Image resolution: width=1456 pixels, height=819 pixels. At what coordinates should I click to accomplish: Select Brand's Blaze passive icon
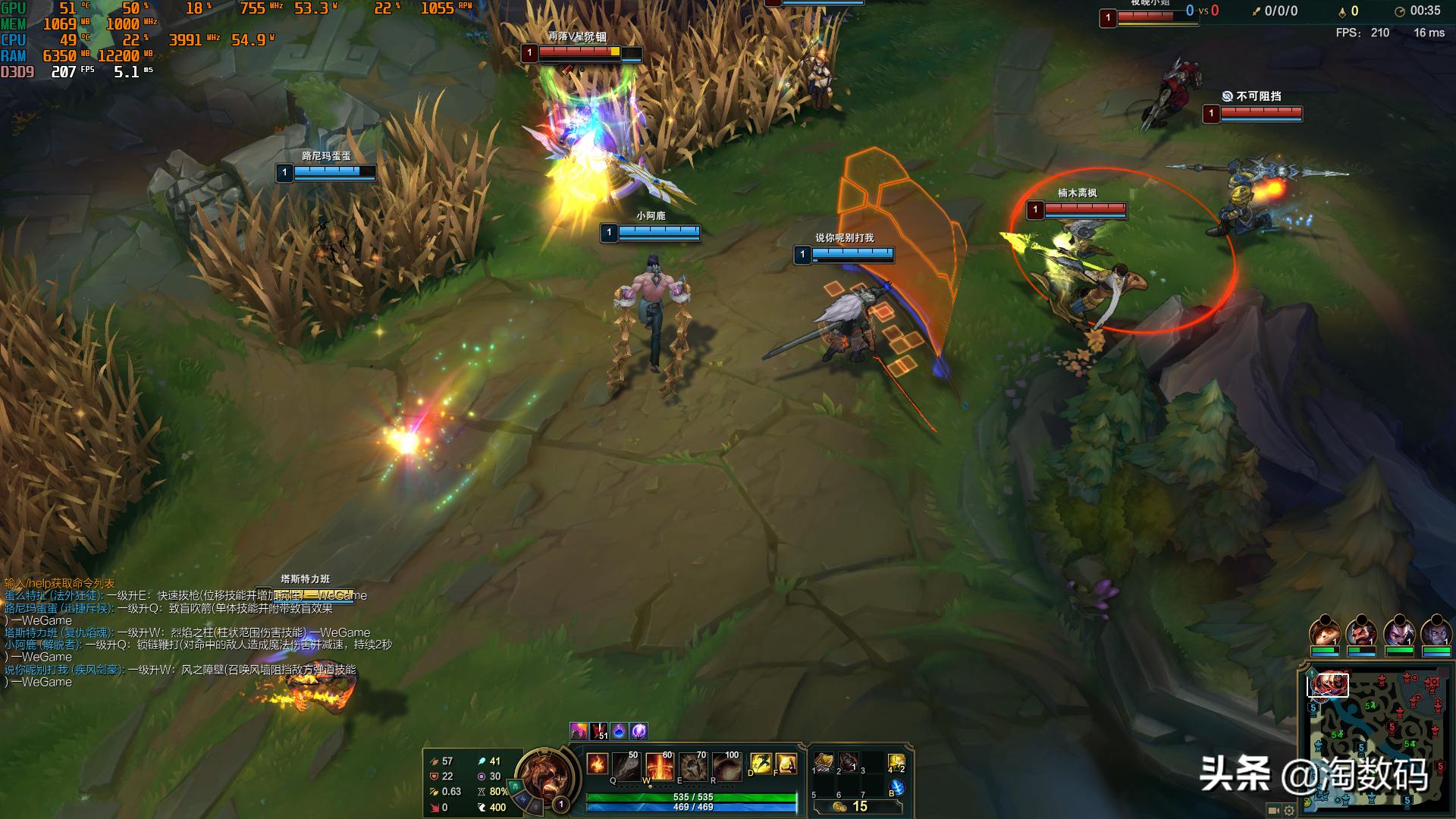click(597, 764)
